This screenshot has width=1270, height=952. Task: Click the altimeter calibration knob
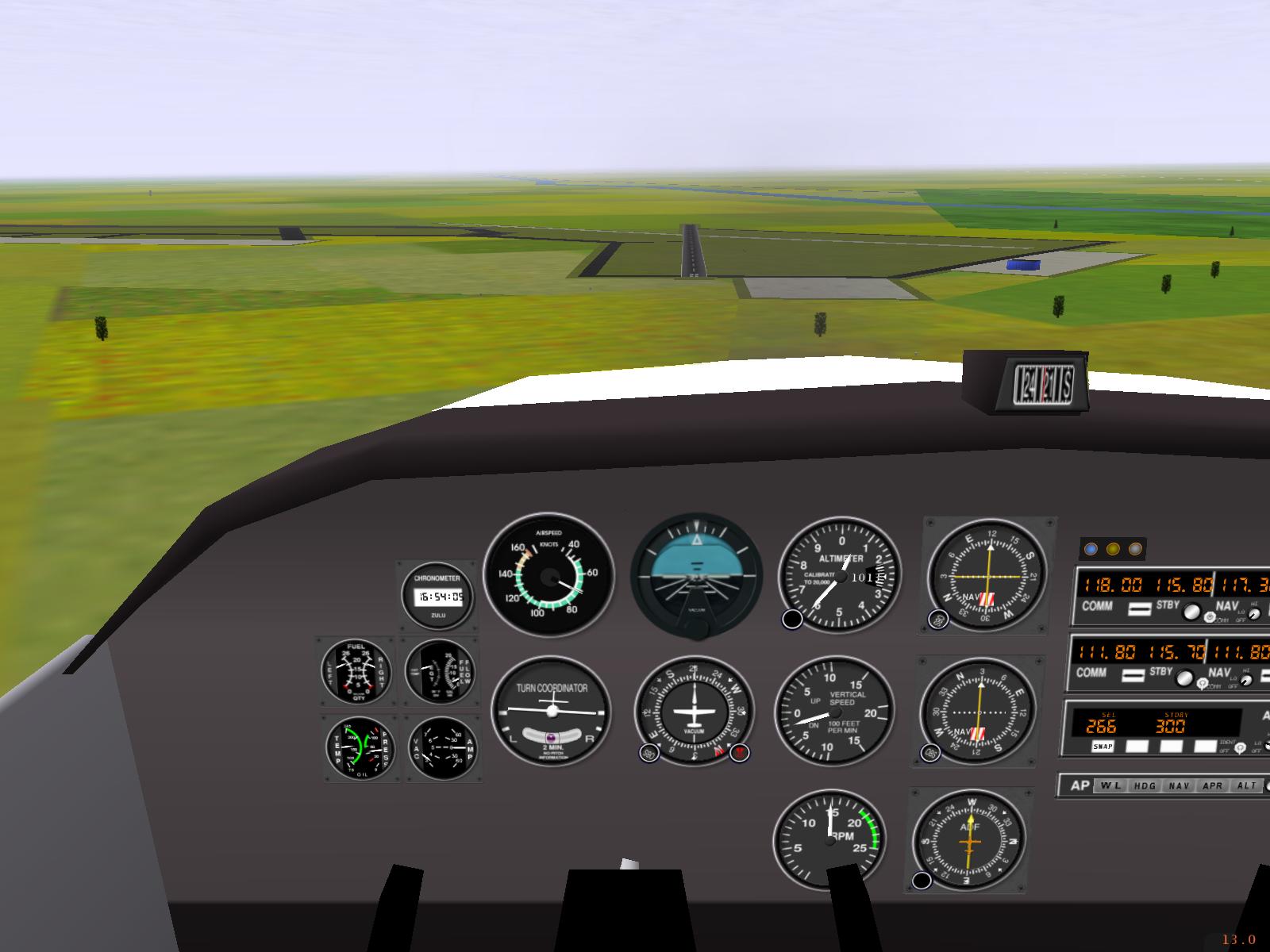click(x=792, y=620)
